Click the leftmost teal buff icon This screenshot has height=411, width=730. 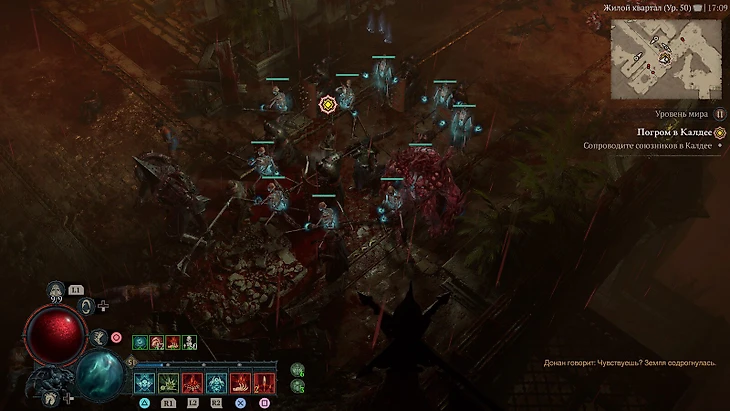[x=141, y=342]
